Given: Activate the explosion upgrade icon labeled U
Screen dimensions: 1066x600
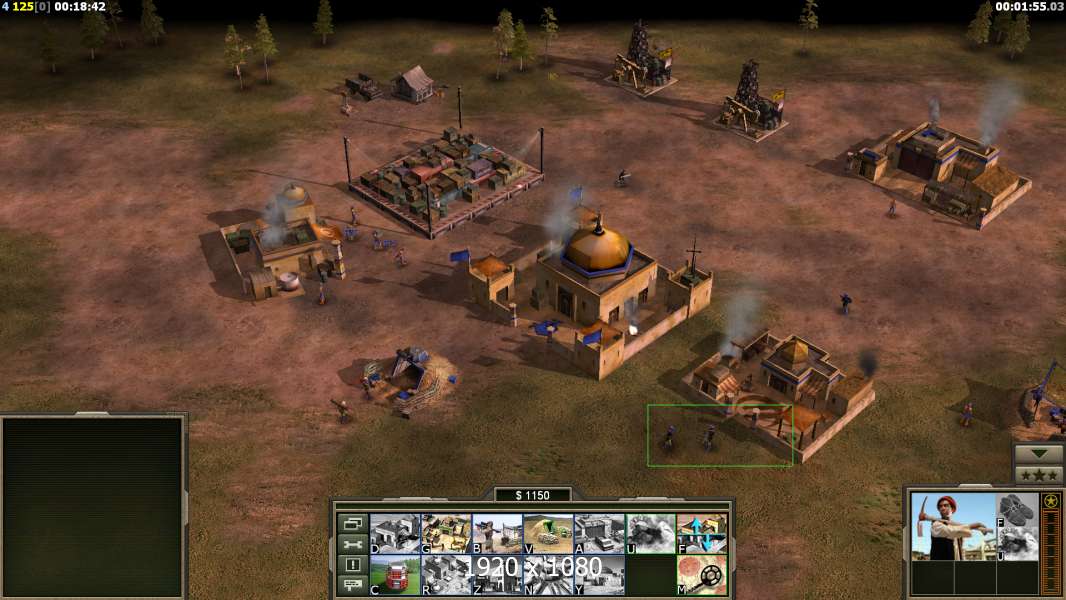Looking at the screenshot, I should (649, 534).
